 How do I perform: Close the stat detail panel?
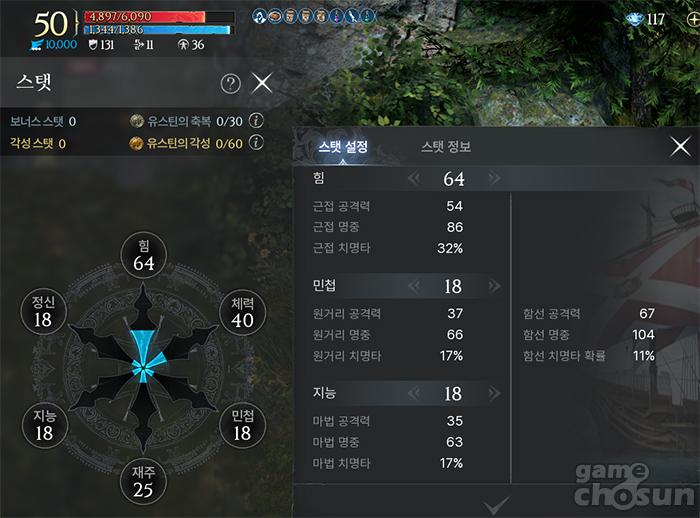tap(680, 147)
